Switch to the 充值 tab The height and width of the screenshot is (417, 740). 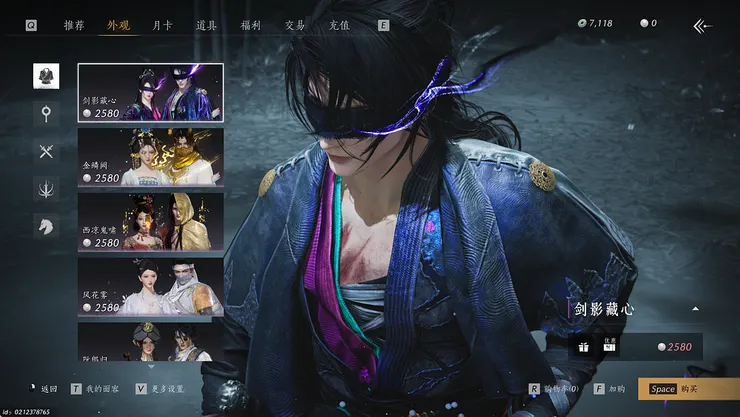click(338, 25)
